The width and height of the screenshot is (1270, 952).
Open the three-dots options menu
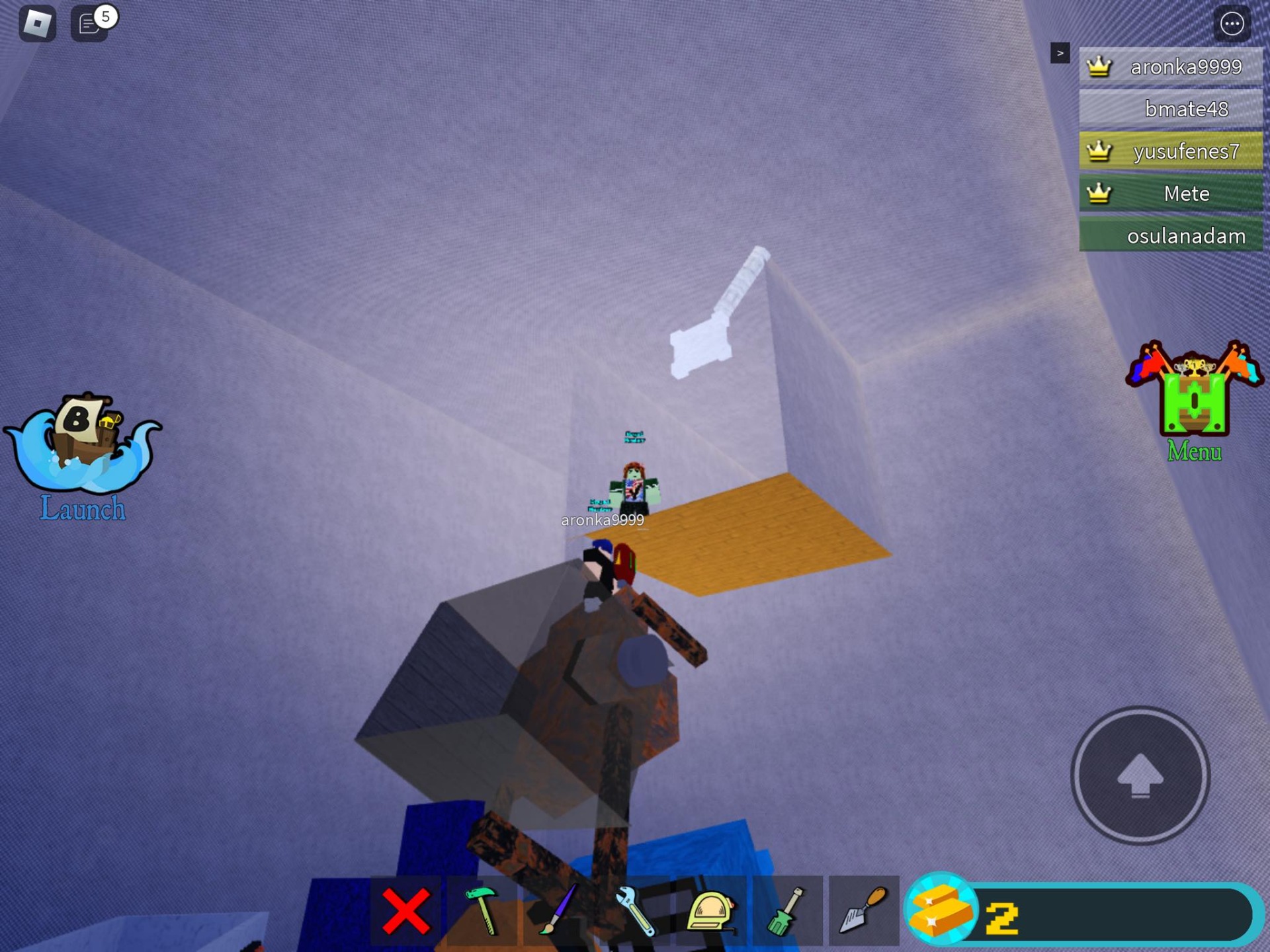pyautogui.click(x=1231, y=24)
